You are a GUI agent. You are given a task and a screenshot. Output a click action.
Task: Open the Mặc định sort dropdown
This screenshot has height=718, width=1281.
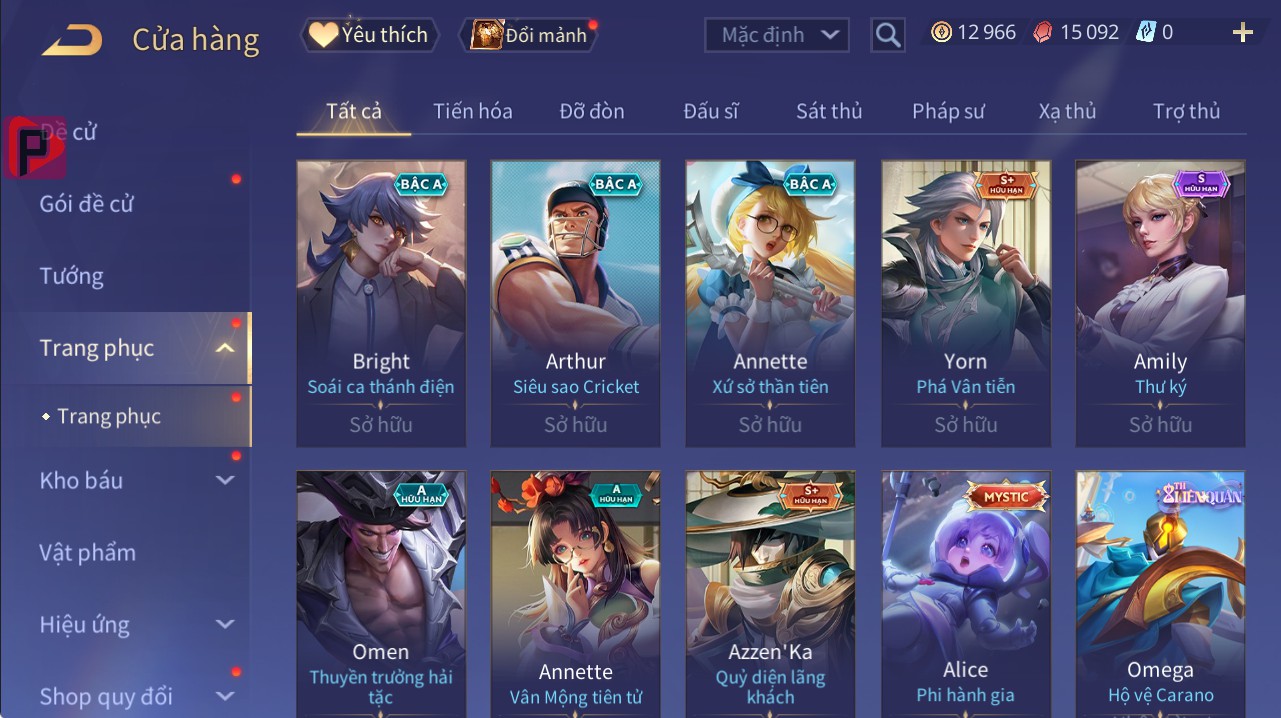point(777,35)
